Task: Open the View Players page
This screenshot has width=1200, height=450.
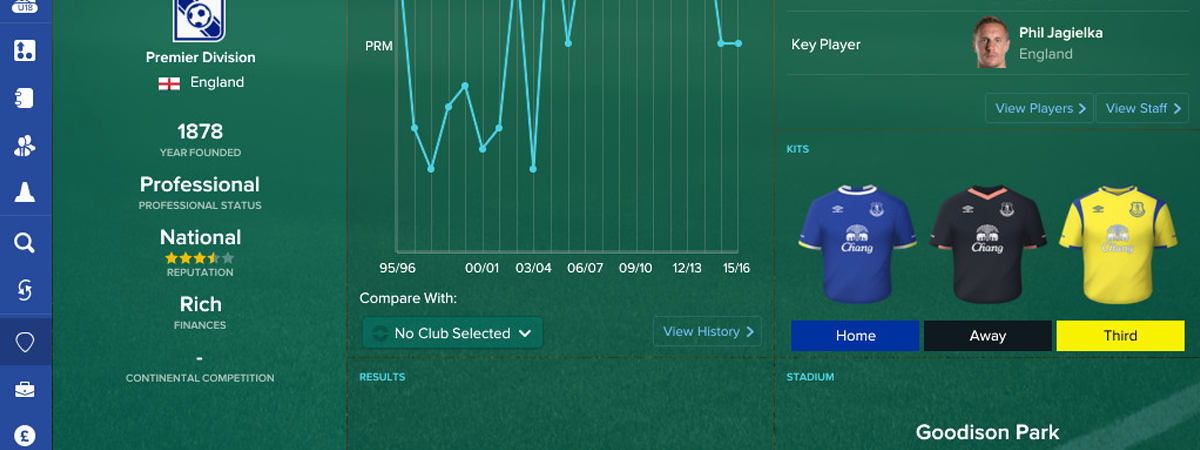Action: point(1040,108)
